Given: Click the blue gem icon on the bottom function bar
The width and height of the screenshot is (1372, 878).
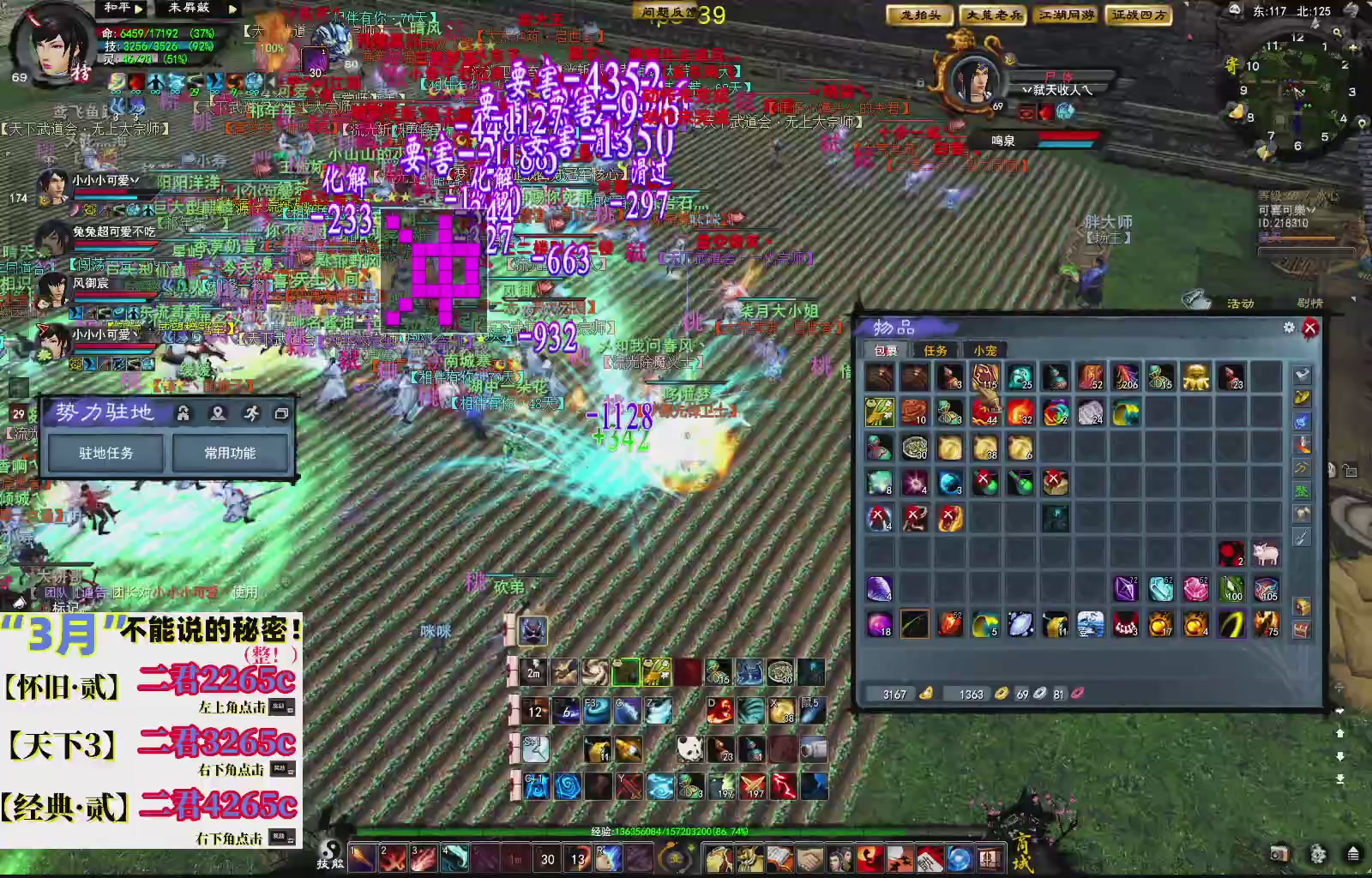Looking at the screenshot, I should click(x=959, y=858).
